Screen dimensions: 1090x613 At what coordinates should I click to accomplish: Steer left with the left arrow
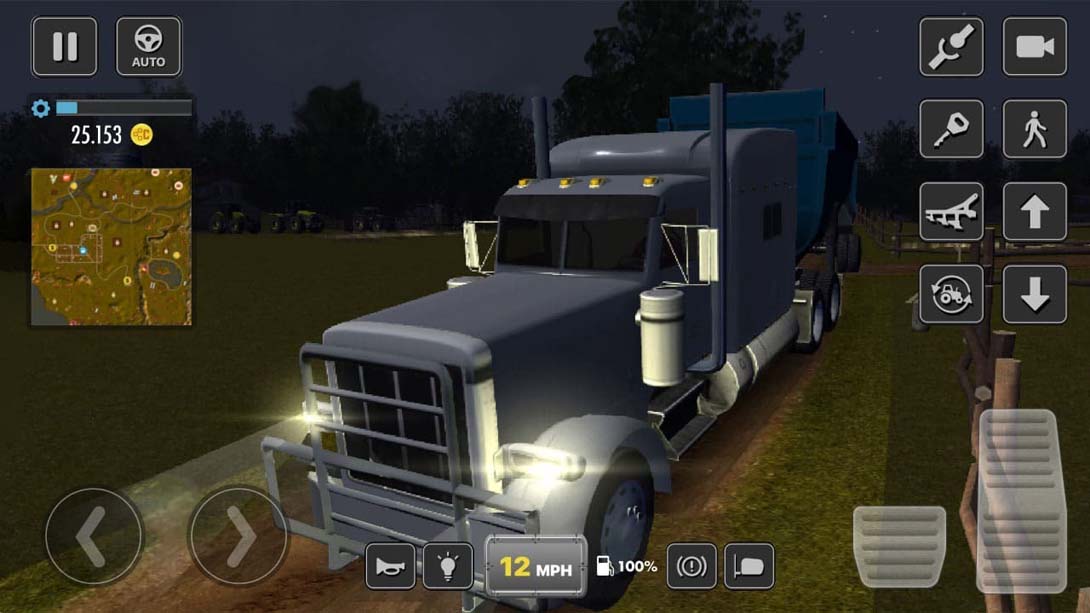coord(94,537)
